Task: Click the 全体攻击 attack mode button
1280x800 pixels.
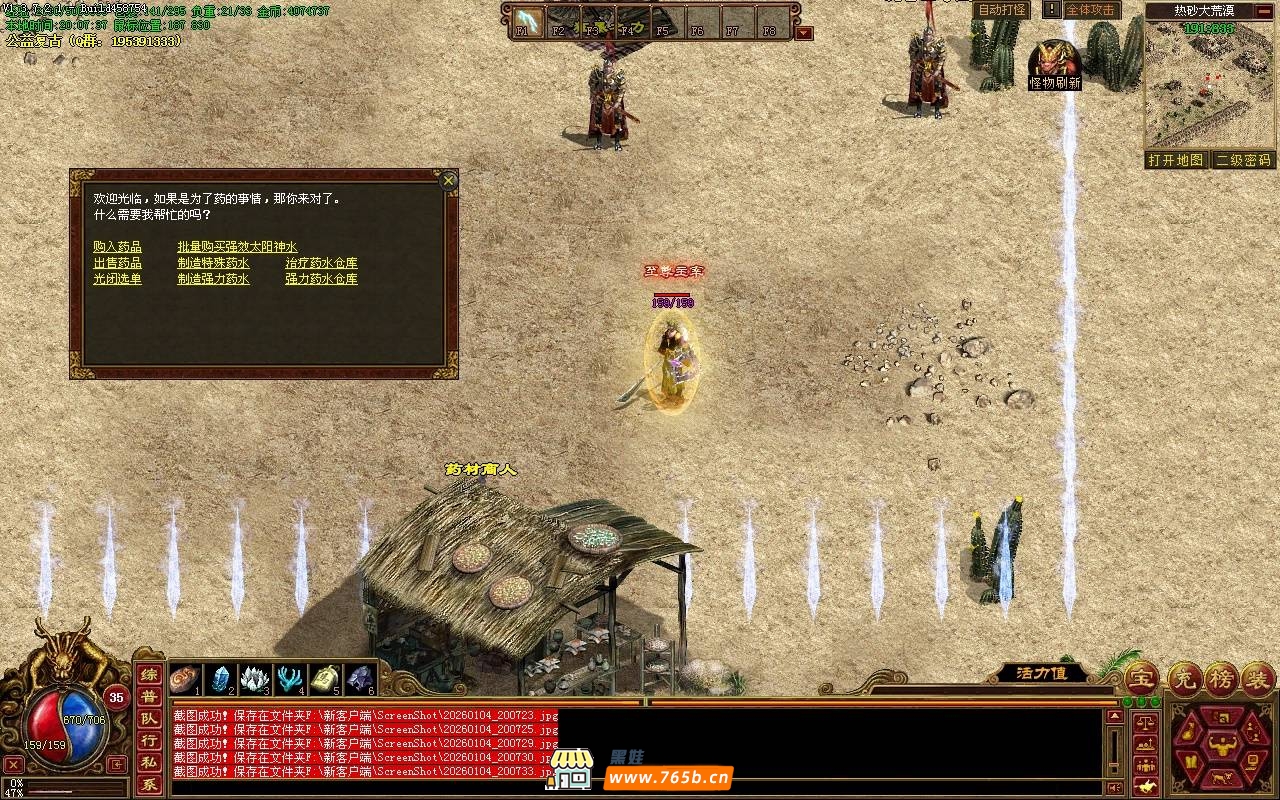Action: coord(1091,10)
